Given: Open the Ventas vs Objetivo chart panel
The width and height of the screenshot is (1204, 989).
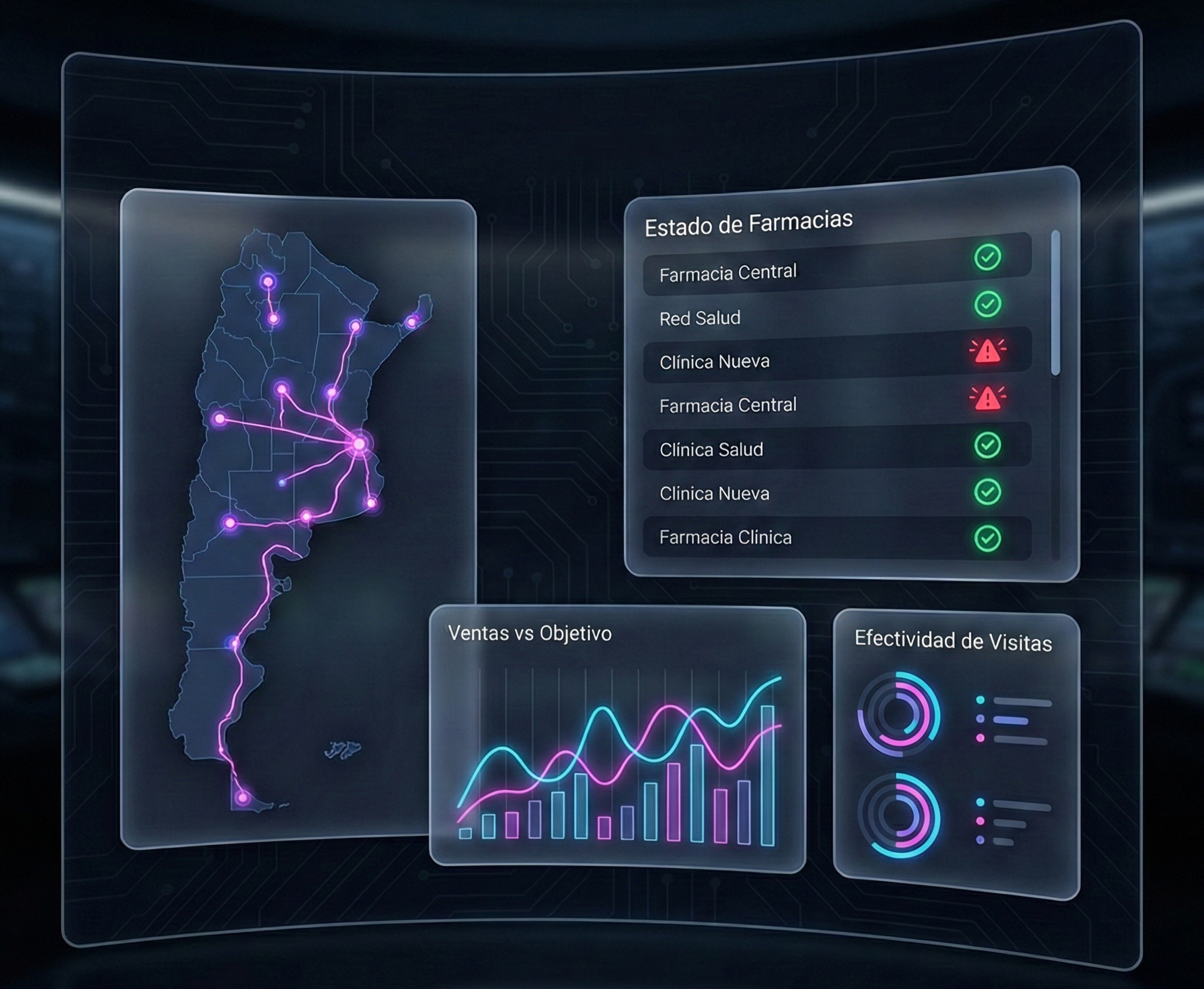Looking at the screenshot, I should pyautogui.click(x=617, y=735).
